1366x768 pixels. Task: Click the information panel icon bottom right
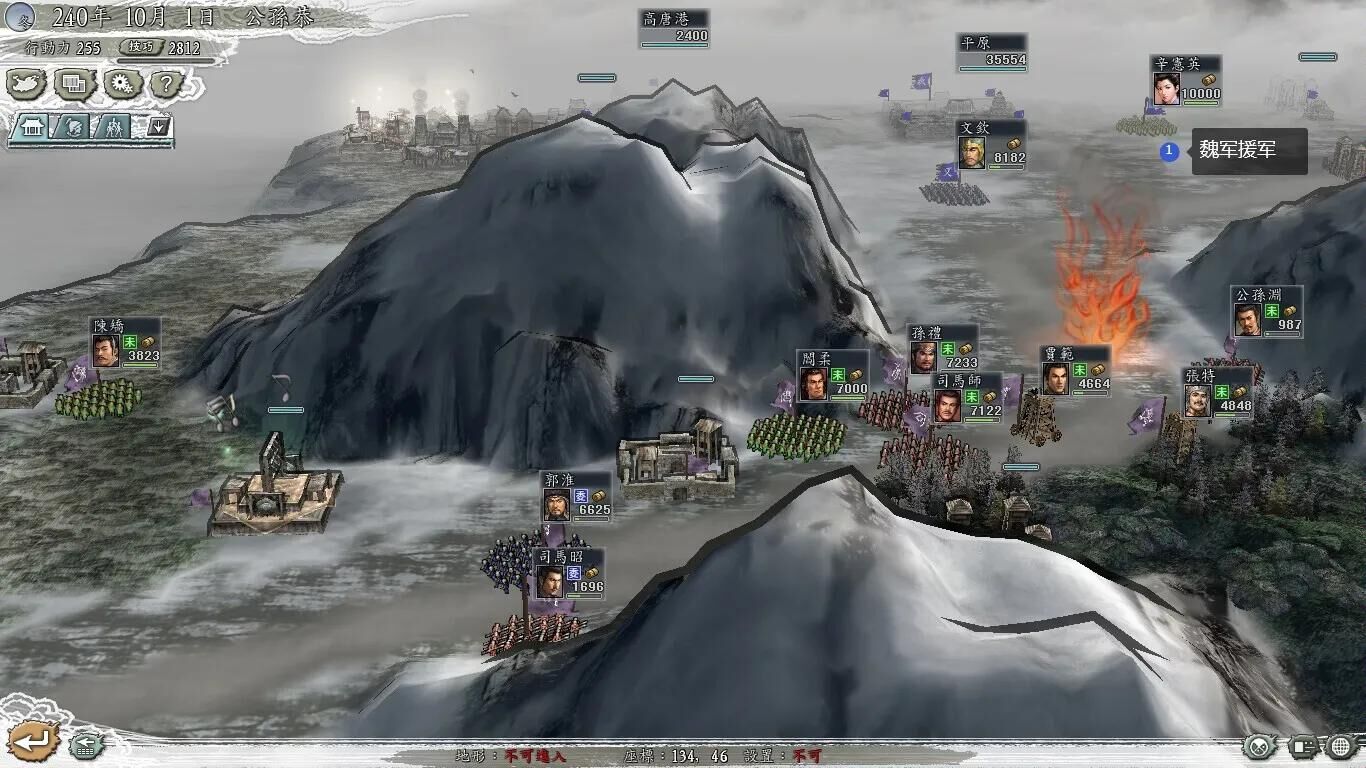point(1304,746)
